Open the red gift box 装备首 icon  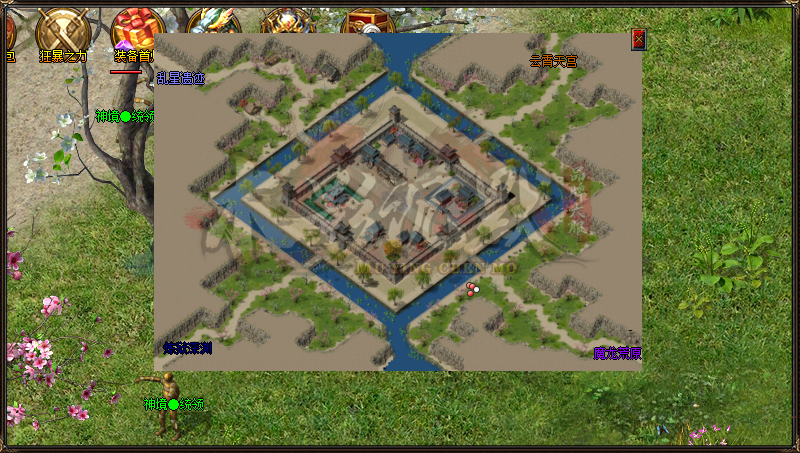coord(137,30)
